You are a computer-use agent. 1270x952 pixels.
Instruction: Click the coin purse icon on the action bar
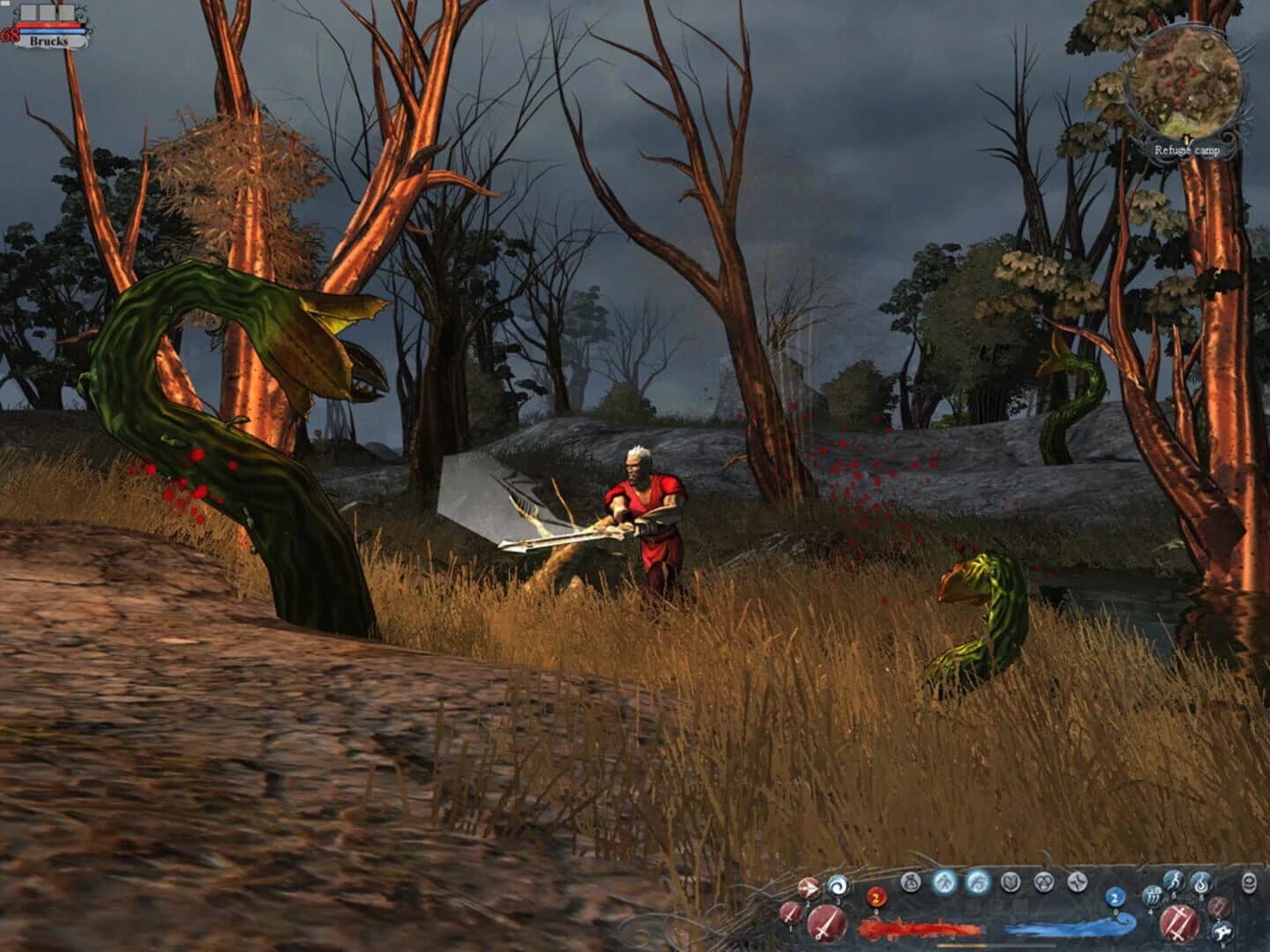(910, 882)
